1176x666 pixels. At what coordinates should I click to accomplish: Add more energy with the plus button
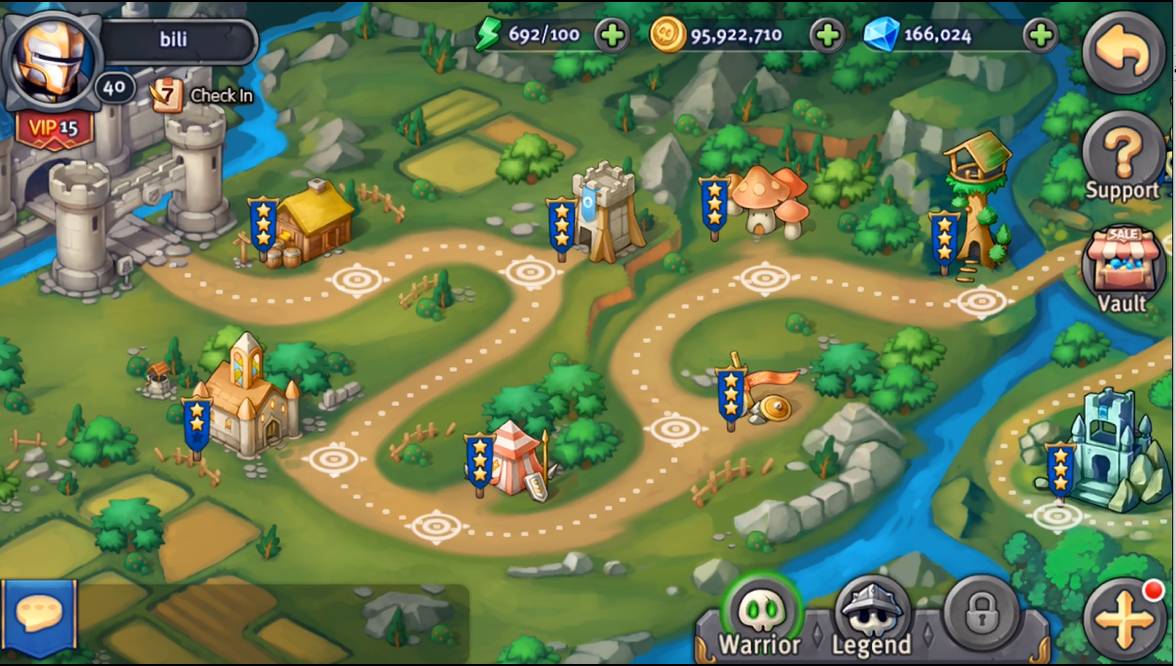point(612,36)
